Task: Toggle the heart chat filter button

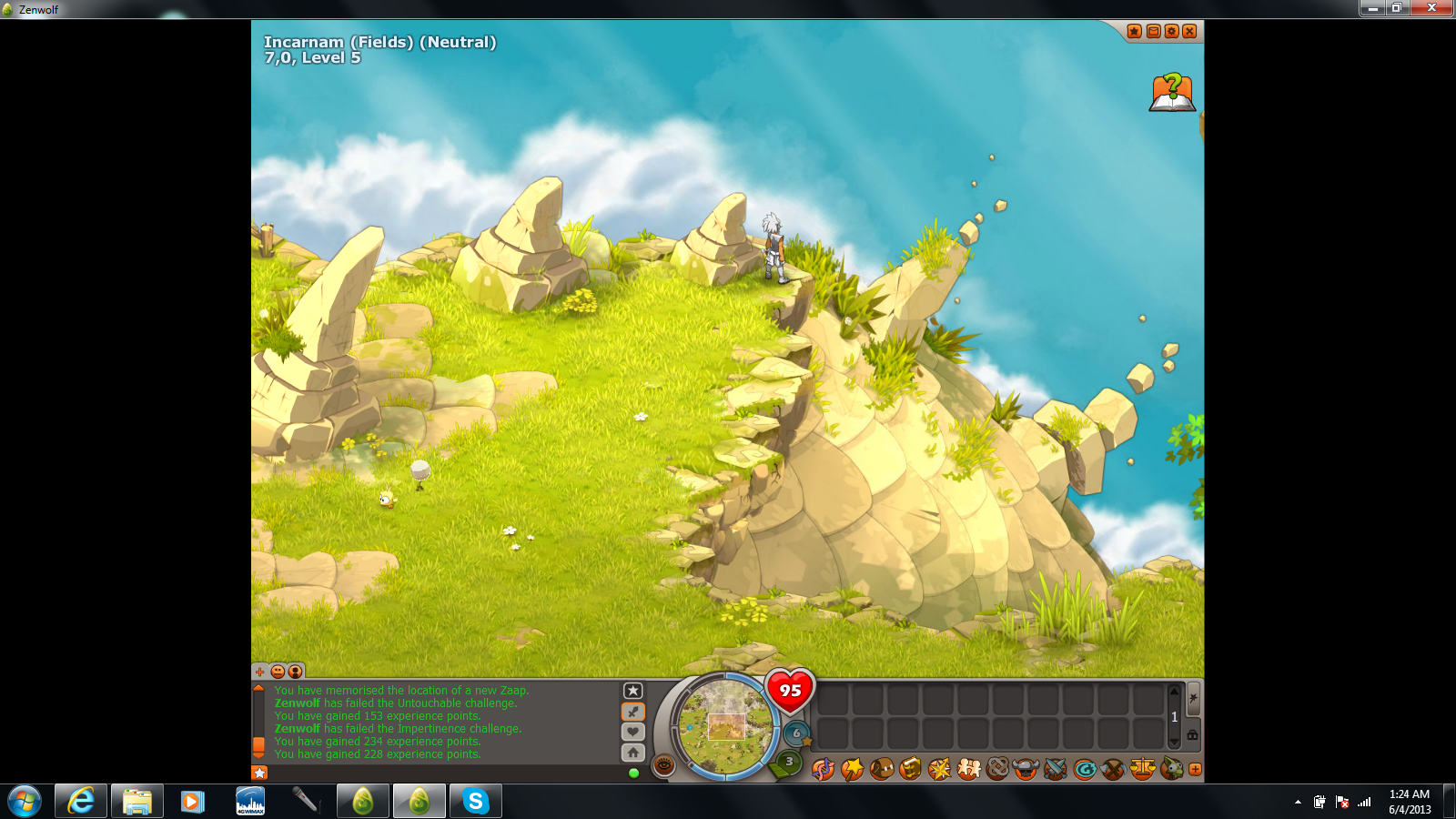Action: tap(633, 732)
